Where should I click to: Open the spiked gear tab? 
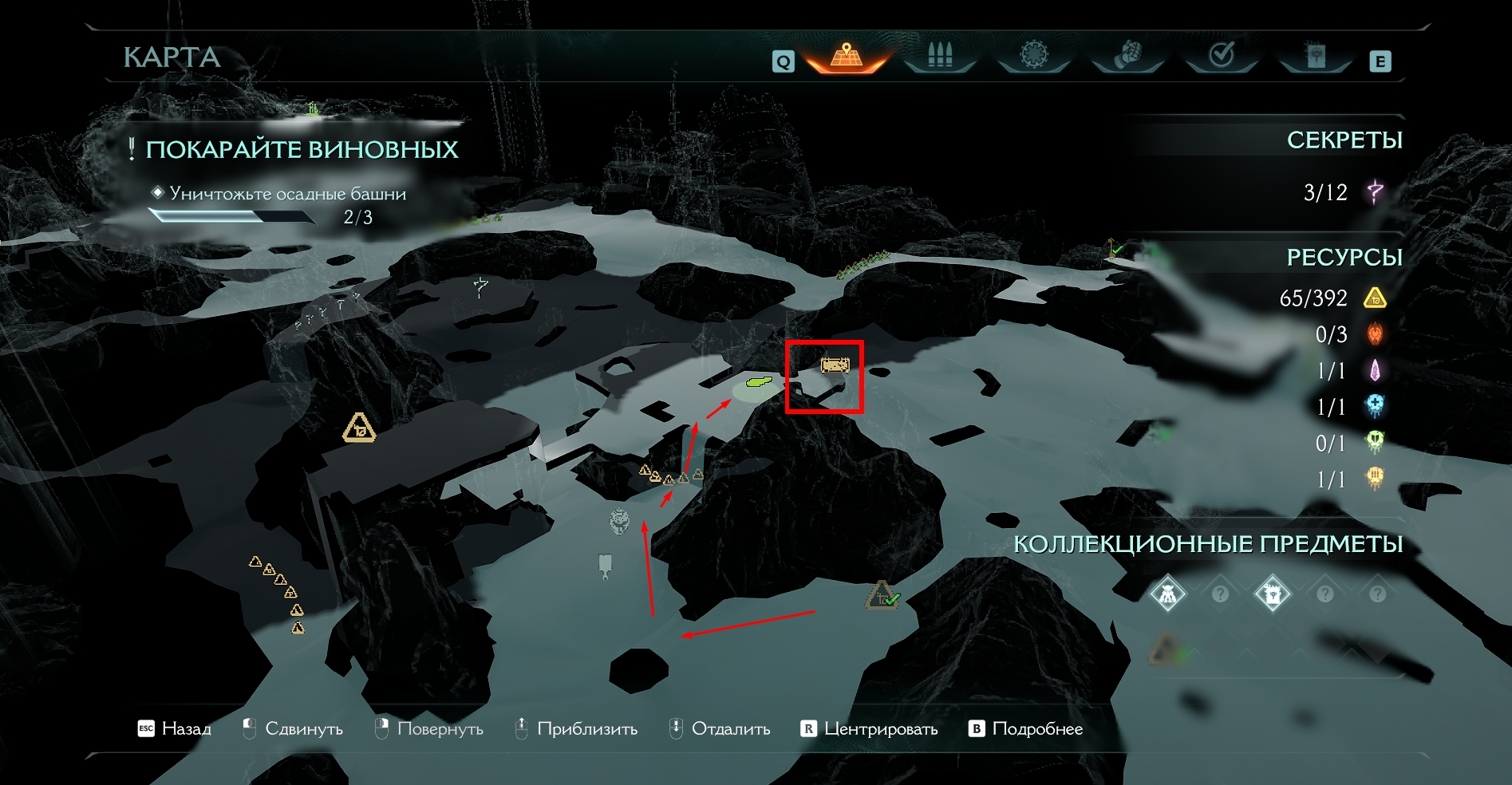click(x=1033, y=55)
